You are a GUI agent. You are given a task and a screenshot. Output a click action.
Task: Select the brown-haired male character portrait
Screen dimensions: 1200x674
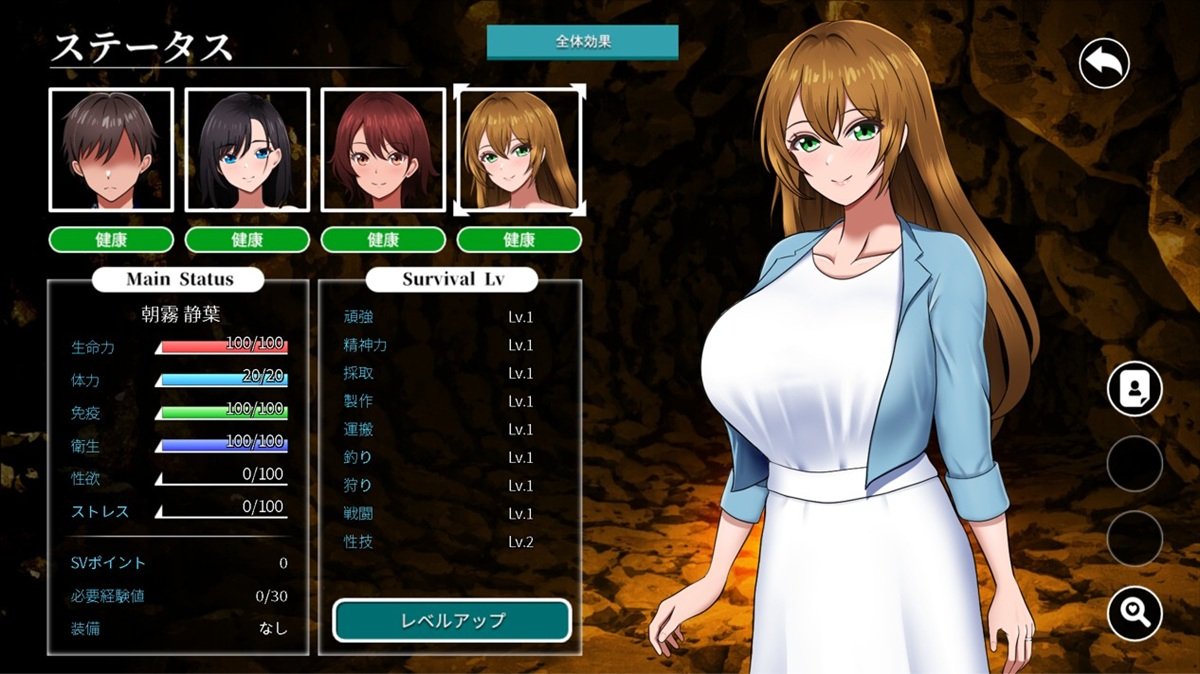(x=111, y=150)
